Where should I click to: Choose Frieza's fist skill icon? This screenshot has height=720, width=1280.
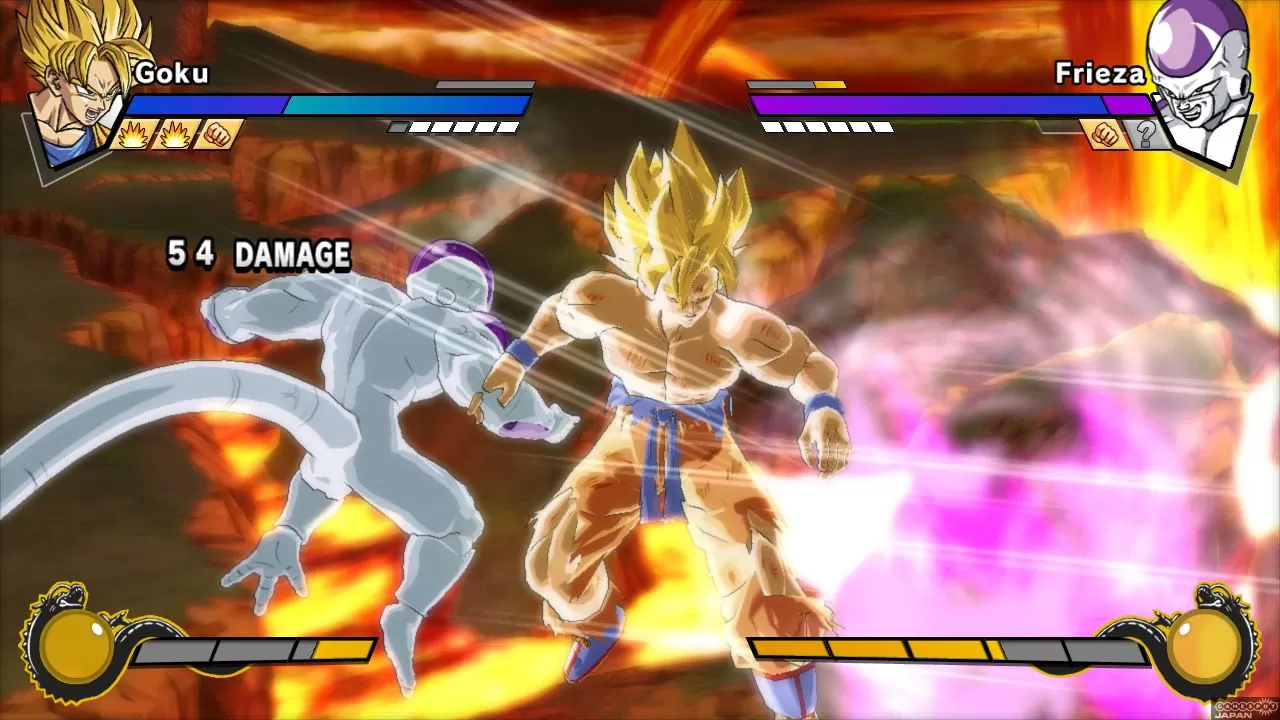(1104, 133)
